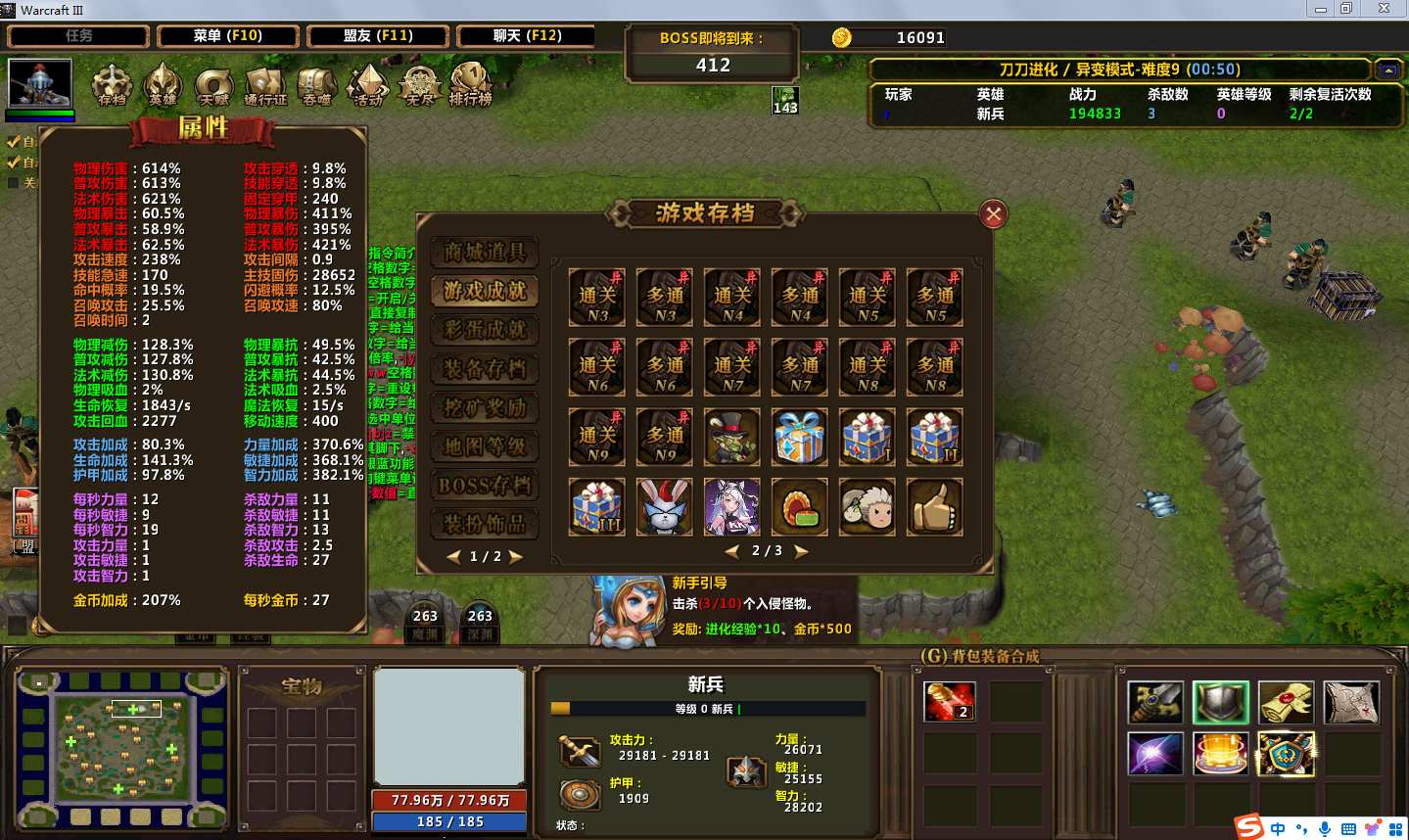Select the 通关 N3 achievement tile
The image size is (1409, 840).
click(597, 298)
